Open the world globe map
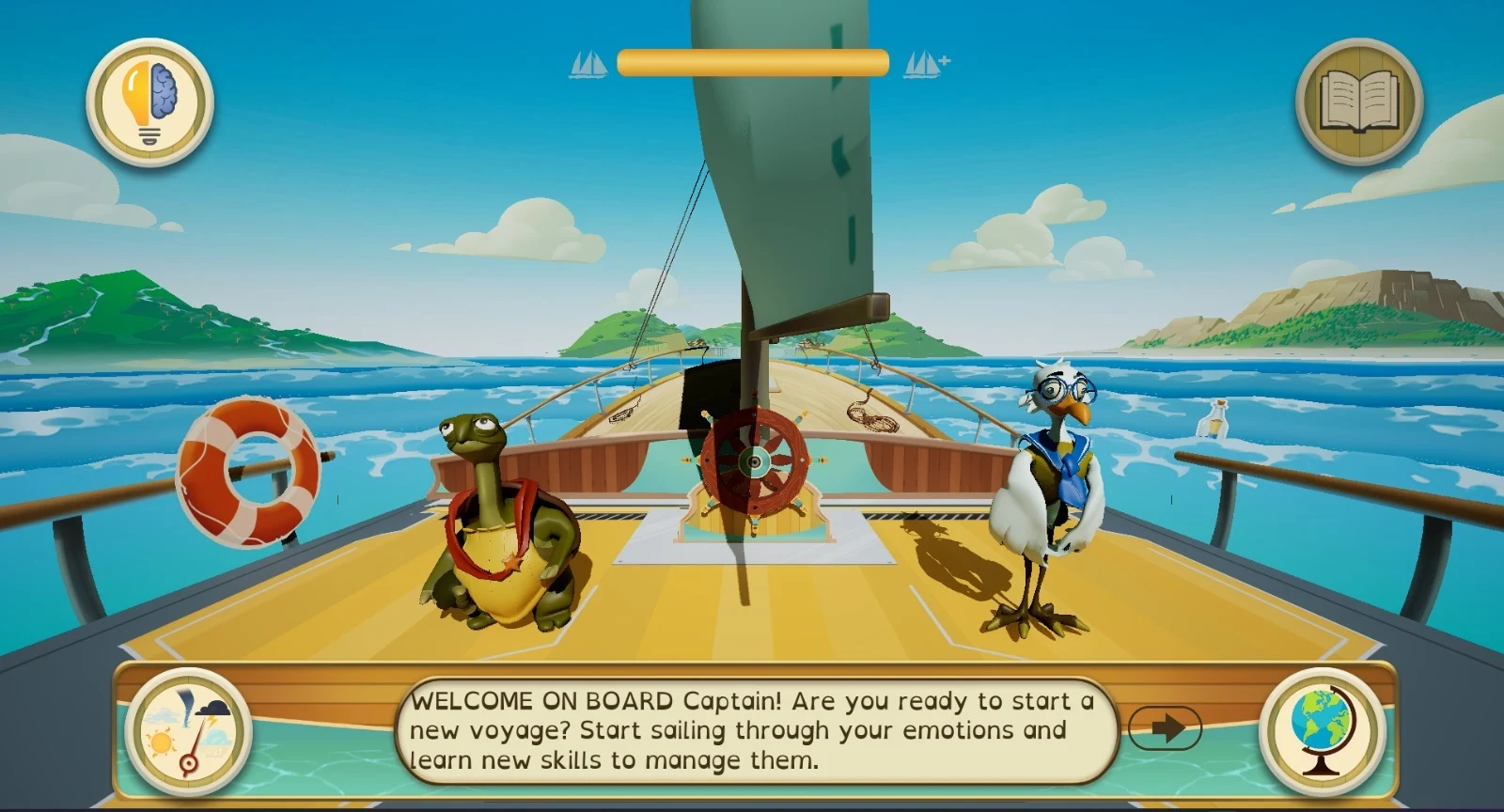 [x=1322, y=731]
